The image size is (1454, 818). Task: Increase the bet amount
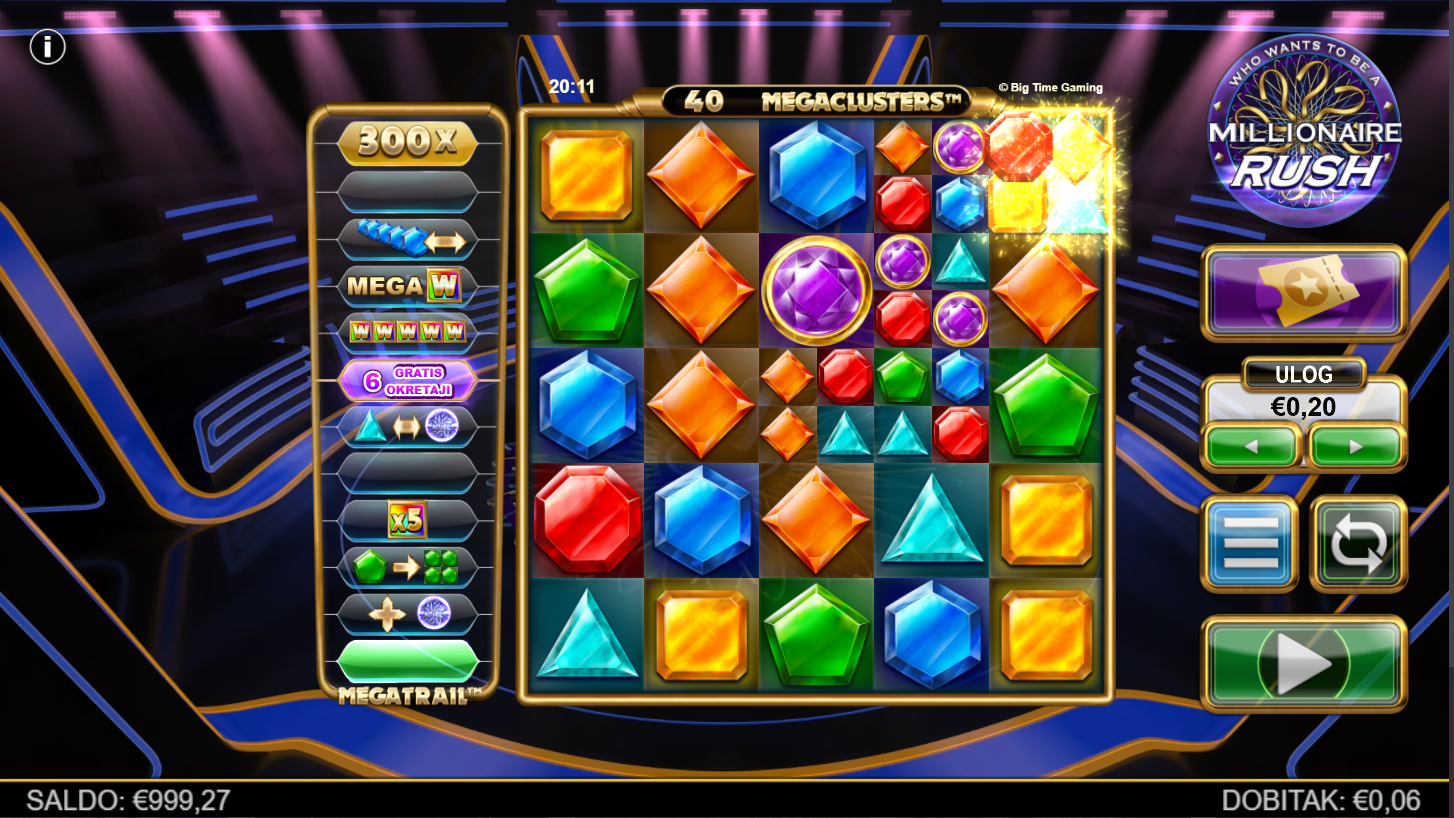[1357, 446]
